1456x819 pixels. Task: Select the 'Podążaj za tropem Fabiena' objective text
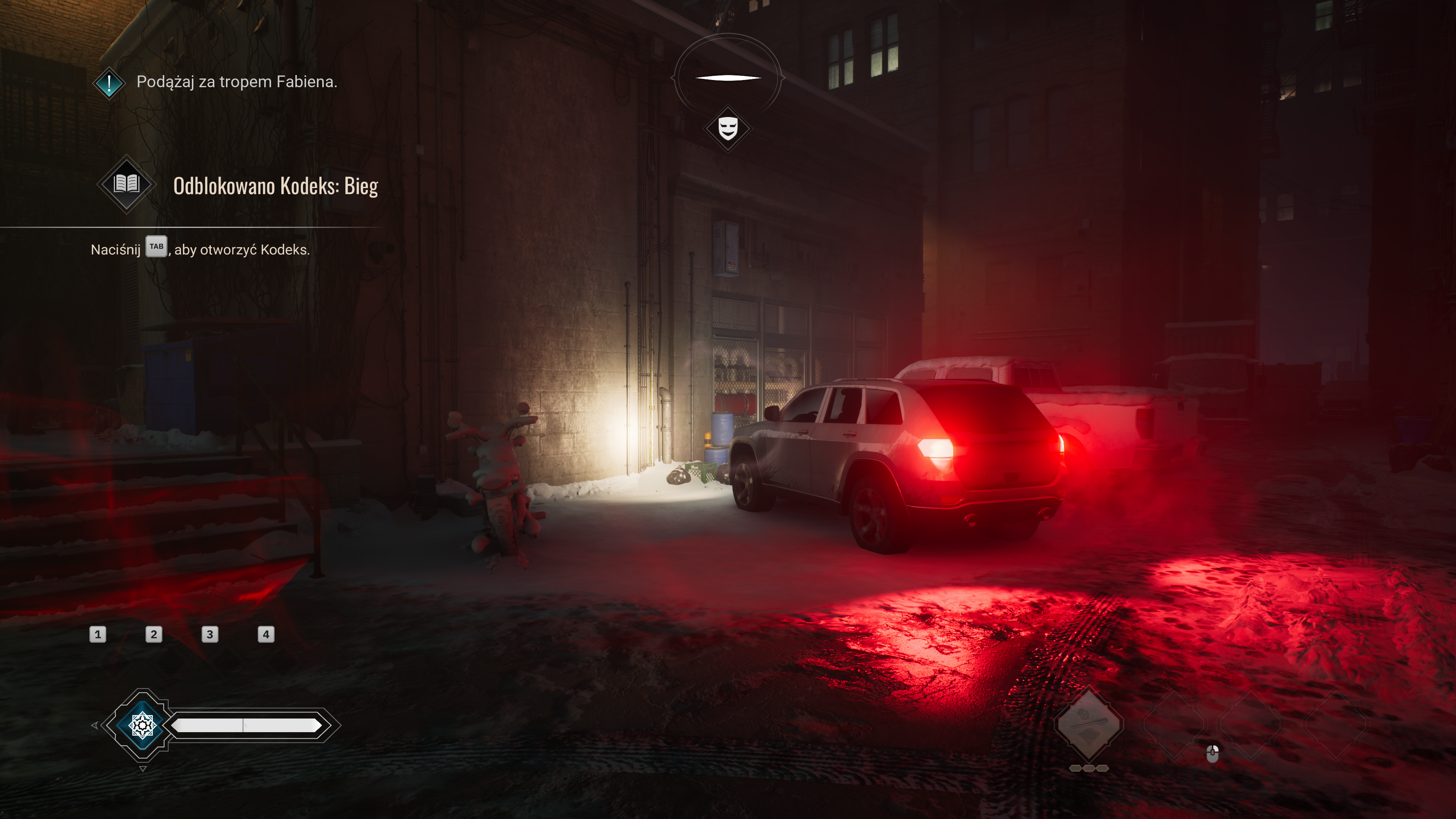point(236,82)
